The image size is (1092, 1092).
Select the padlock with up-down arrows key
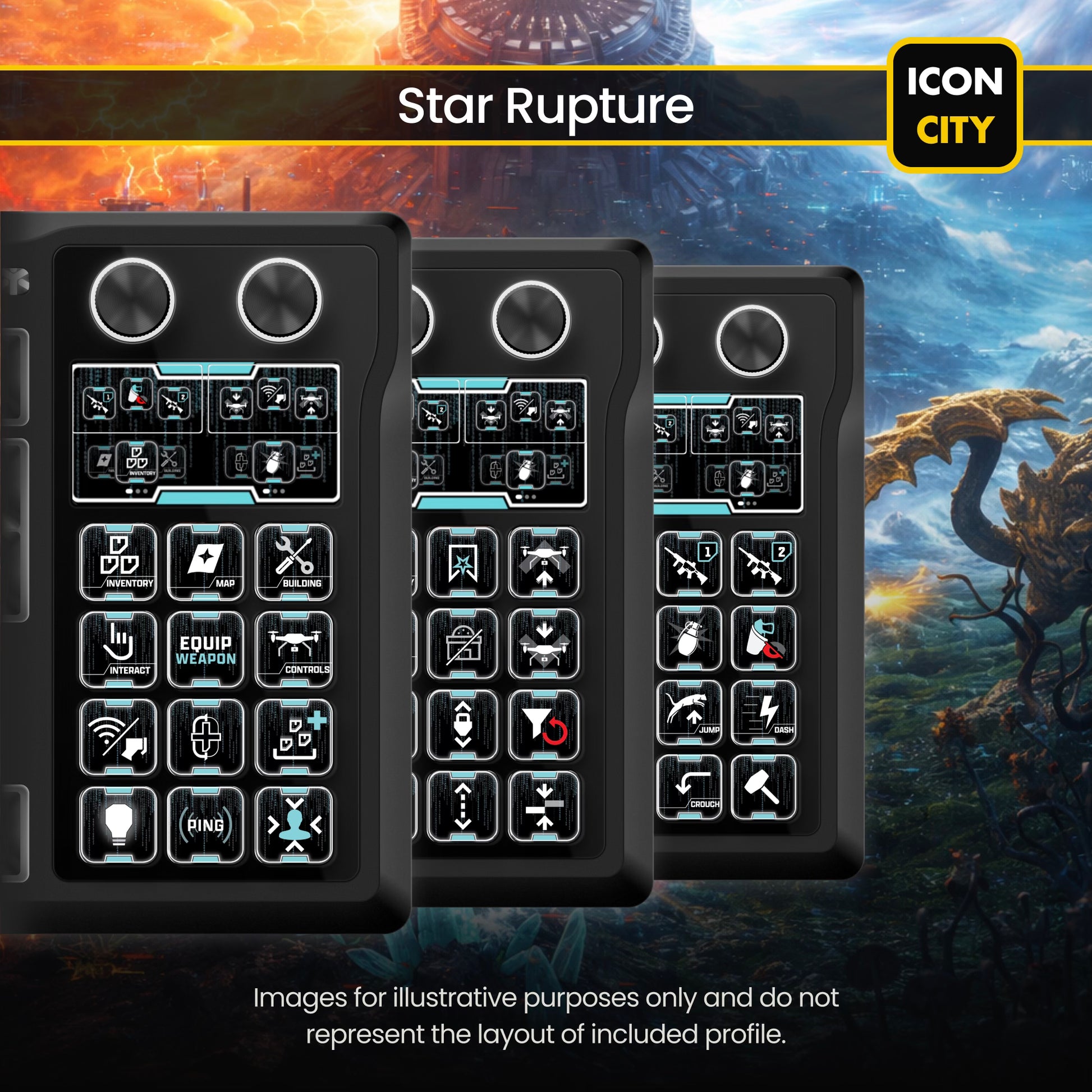462,724
